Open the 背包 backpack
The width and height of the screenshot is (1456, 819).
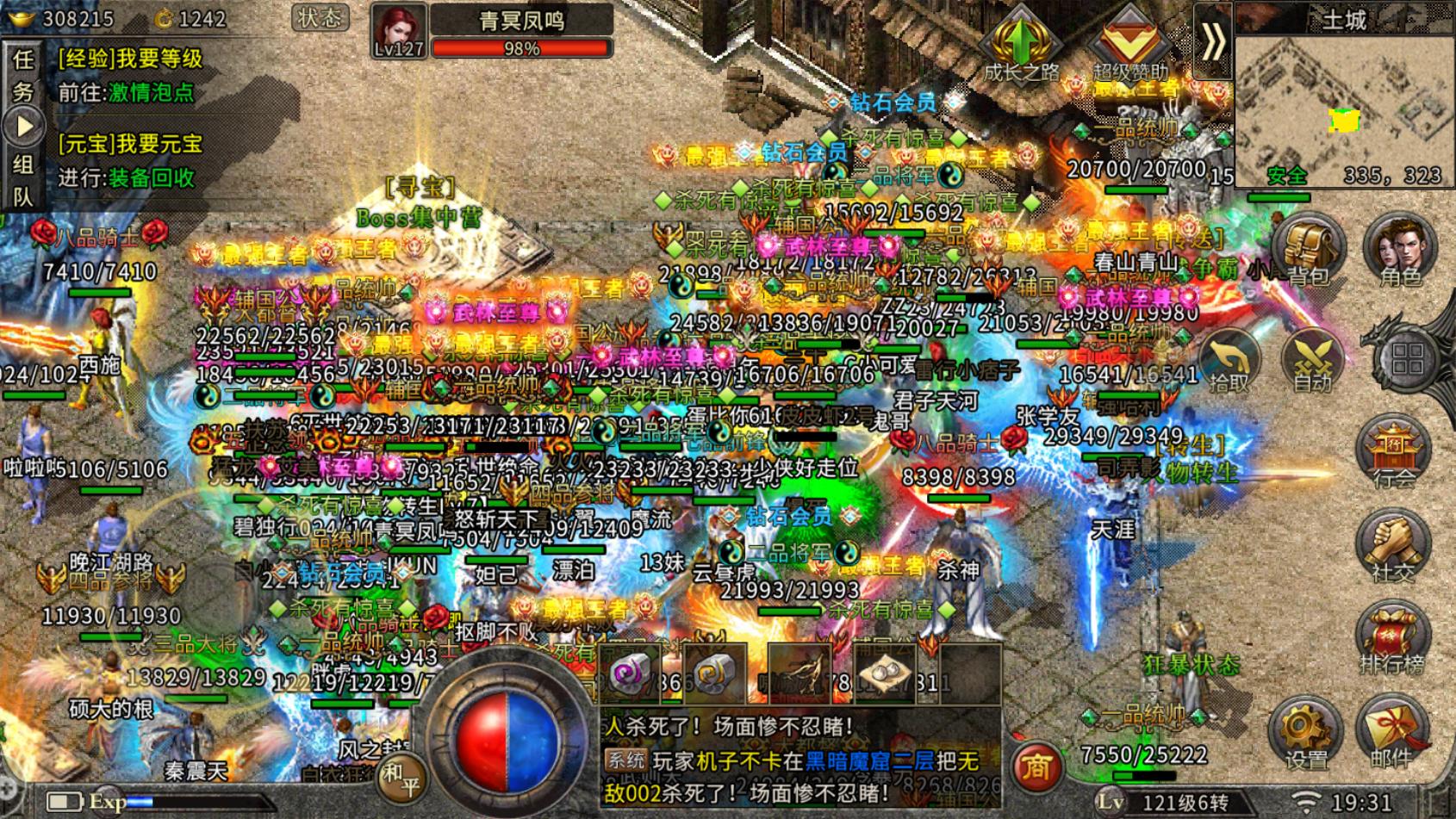pos(1309,250)
